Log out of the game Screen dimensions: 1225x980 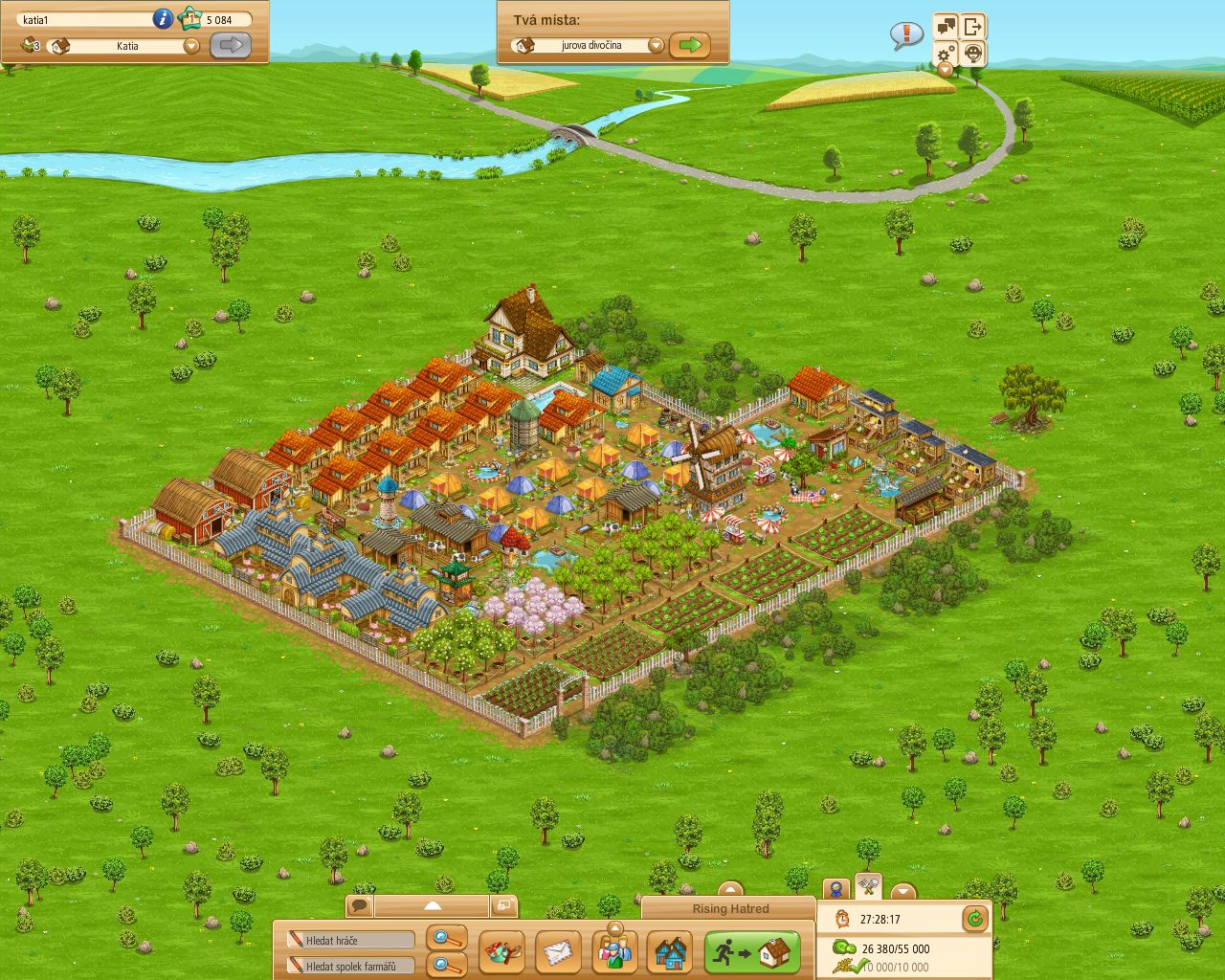point(973,27)
